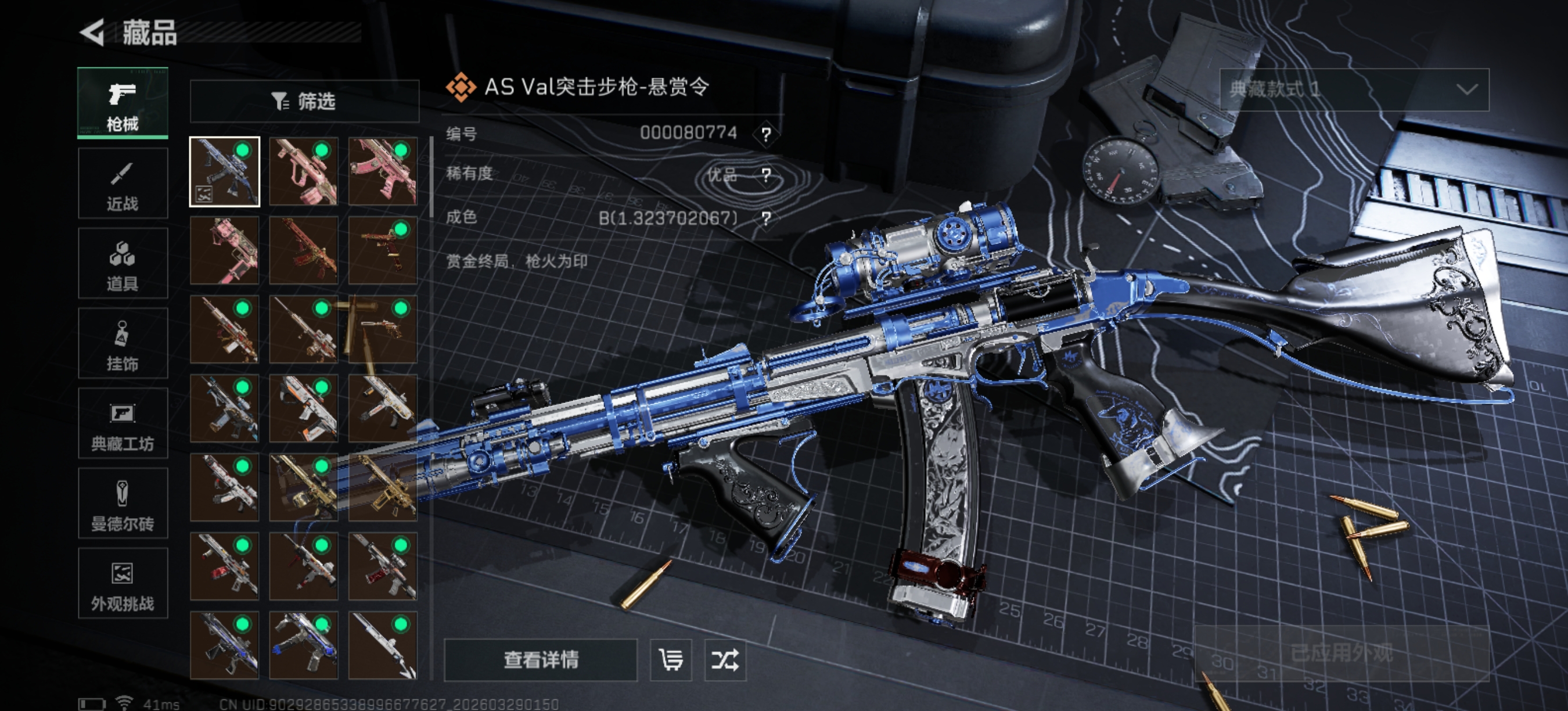Select the 道具 items tab
The height and width of the screenshot is (711, 1568).
click(x=123, y=264)
